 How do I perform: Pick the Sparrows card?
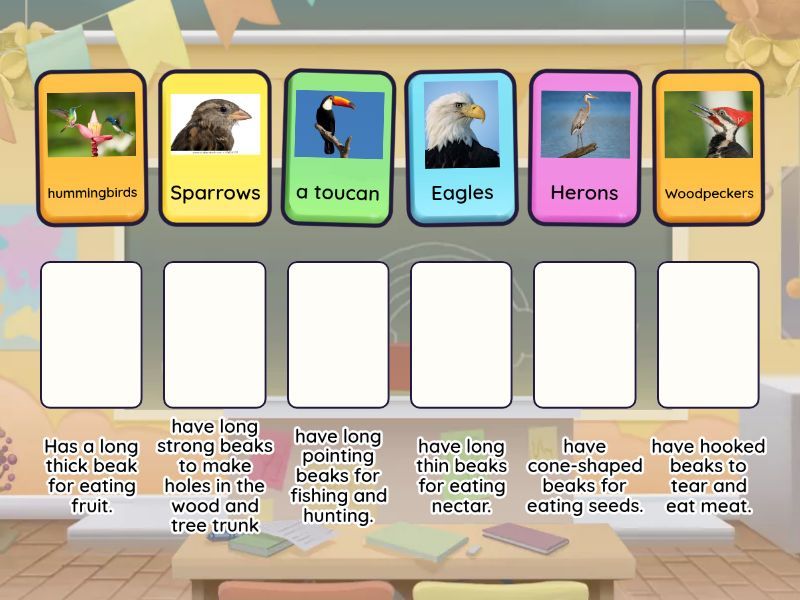coord(215,147)
